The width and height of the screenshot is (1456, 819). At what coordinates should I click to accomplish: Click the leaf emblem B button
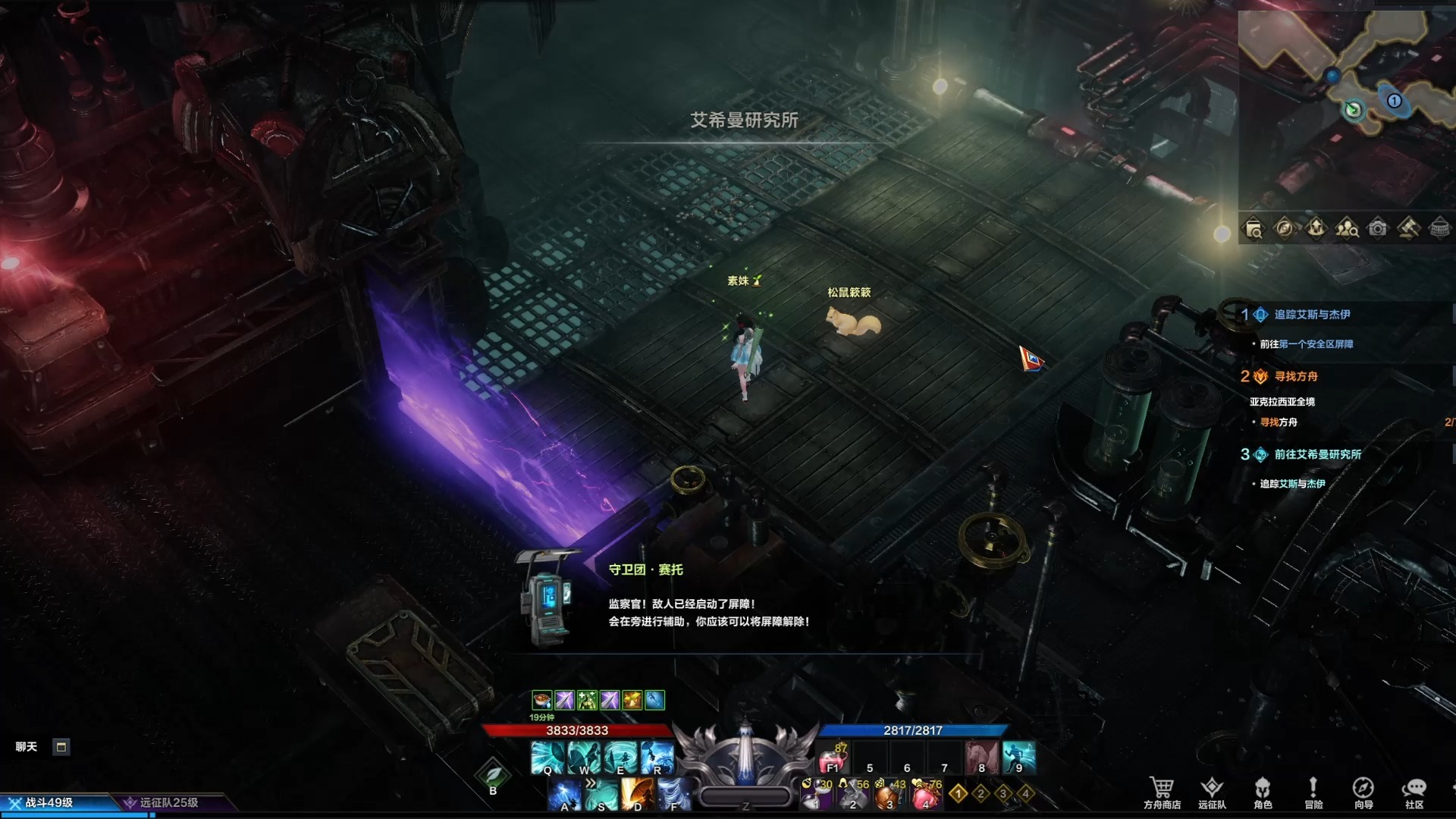coord(493,775)
